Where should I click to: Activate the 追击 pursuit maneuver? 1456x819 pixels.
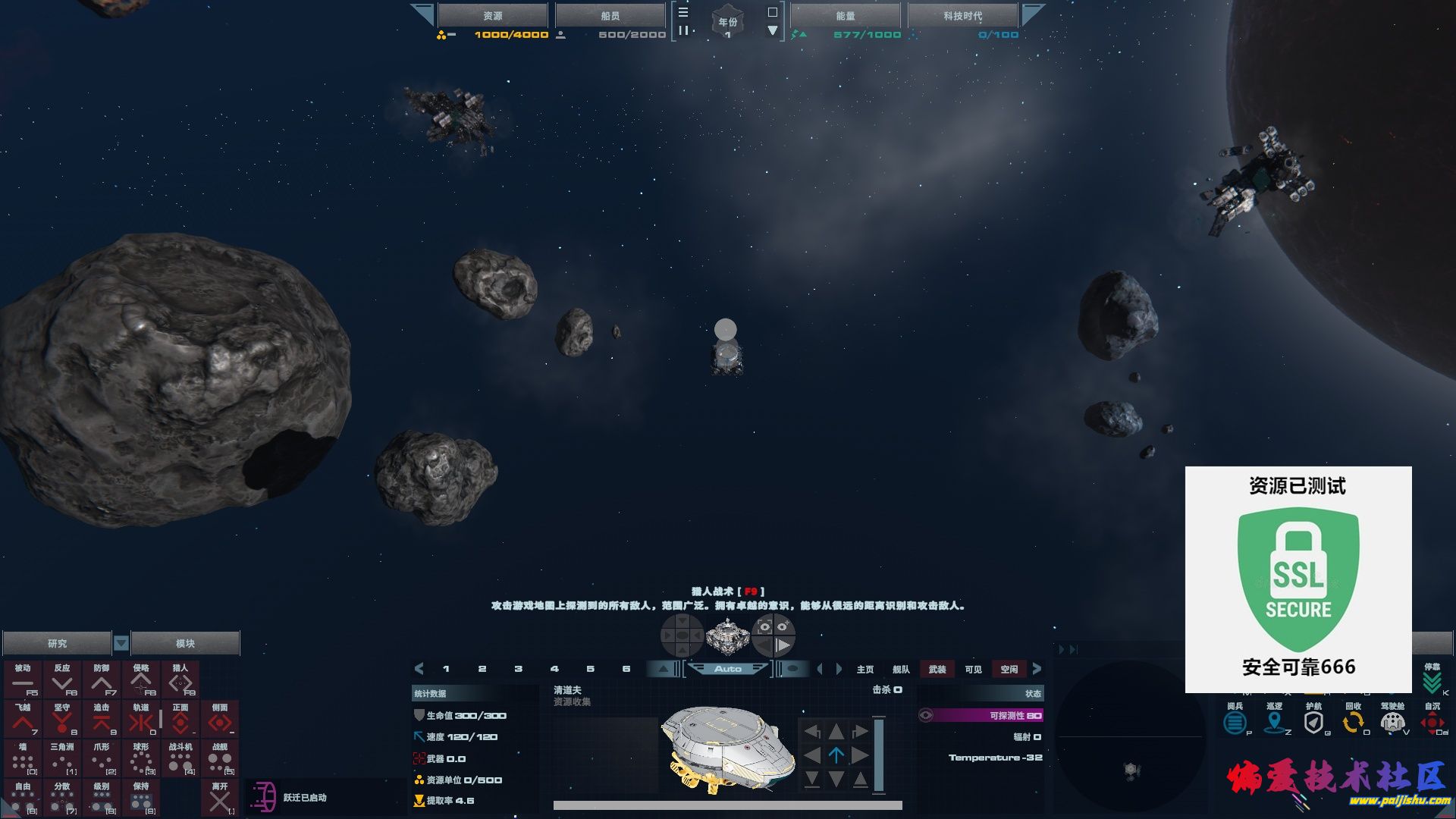point(102,719)
